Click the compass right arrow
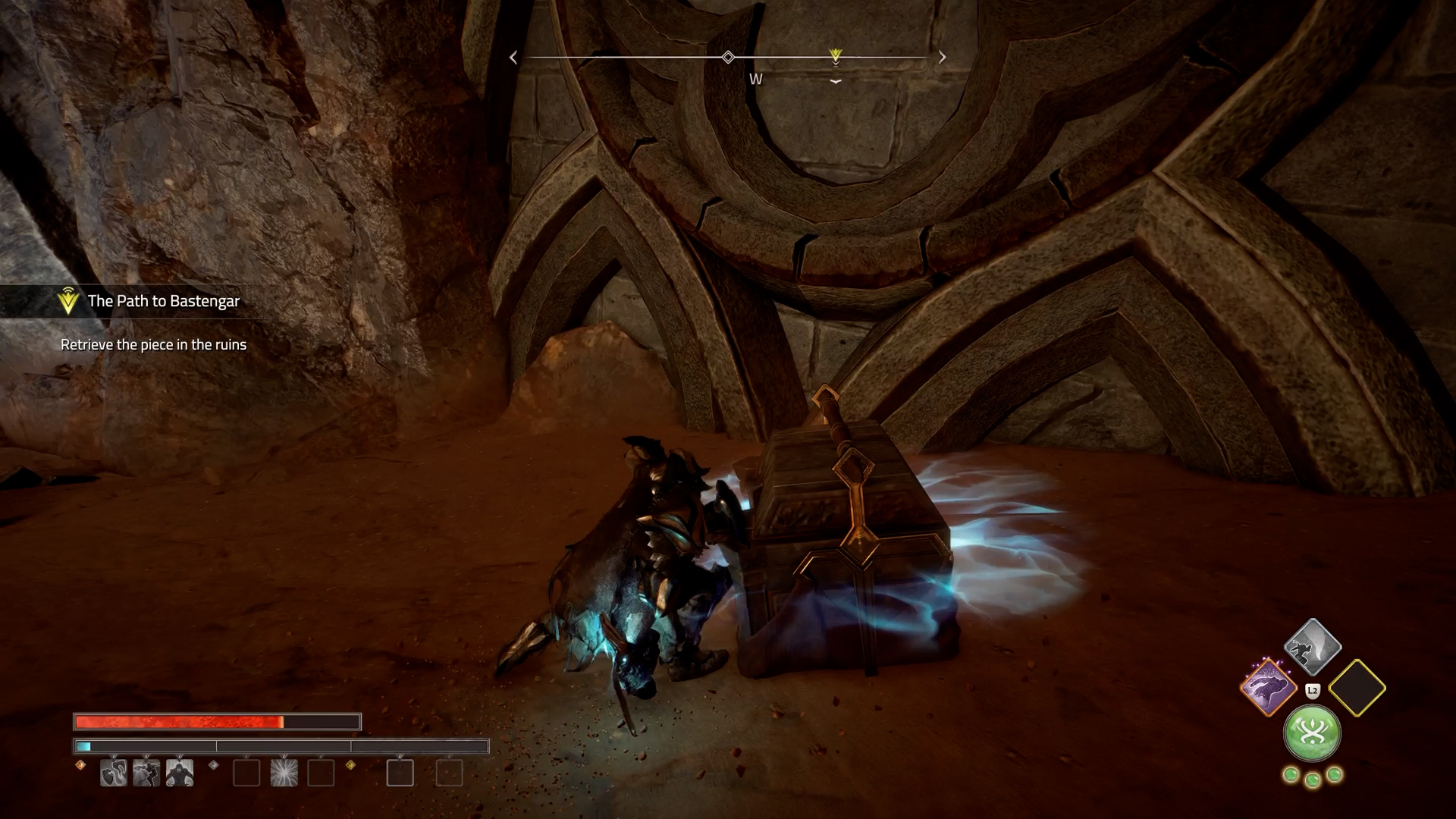The width and height of the screenshot is (1456, 819). click(943, 58)
